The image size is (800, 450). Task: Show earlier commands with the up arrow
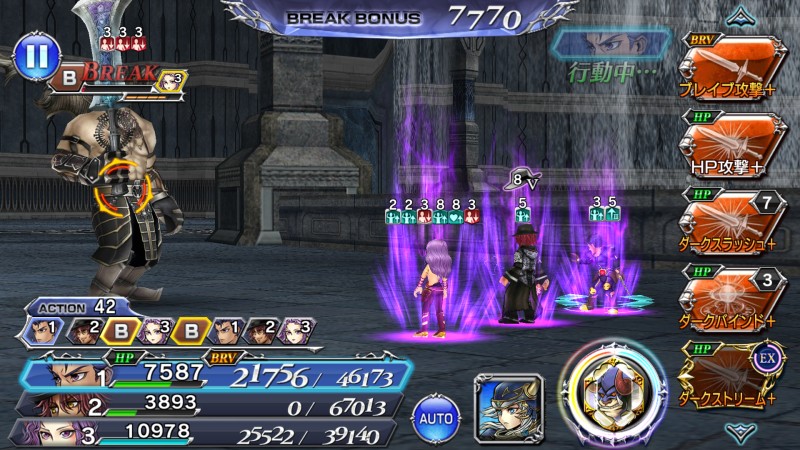point(741,14)
